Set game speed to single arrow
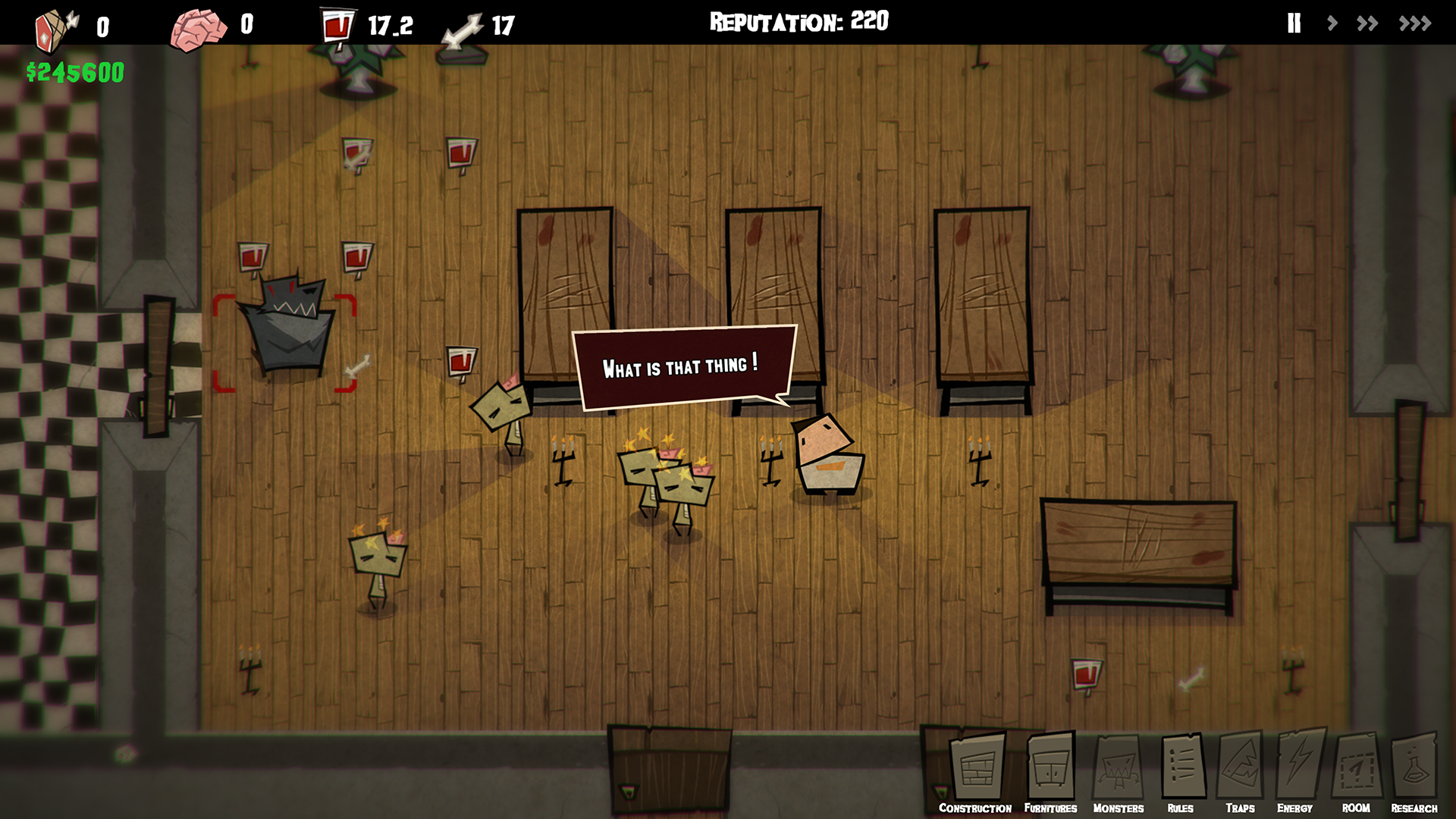Image resolution: width=1456 pixels, height=819 pixels. coord(1332,24)
